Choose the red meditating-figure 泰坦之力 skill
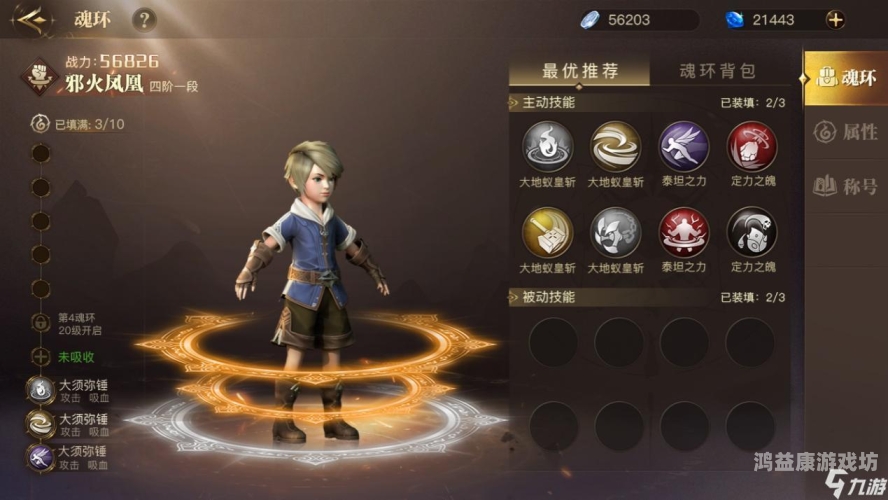The width and height of the screenshot is (888, 500). click(x=684, y=232)
